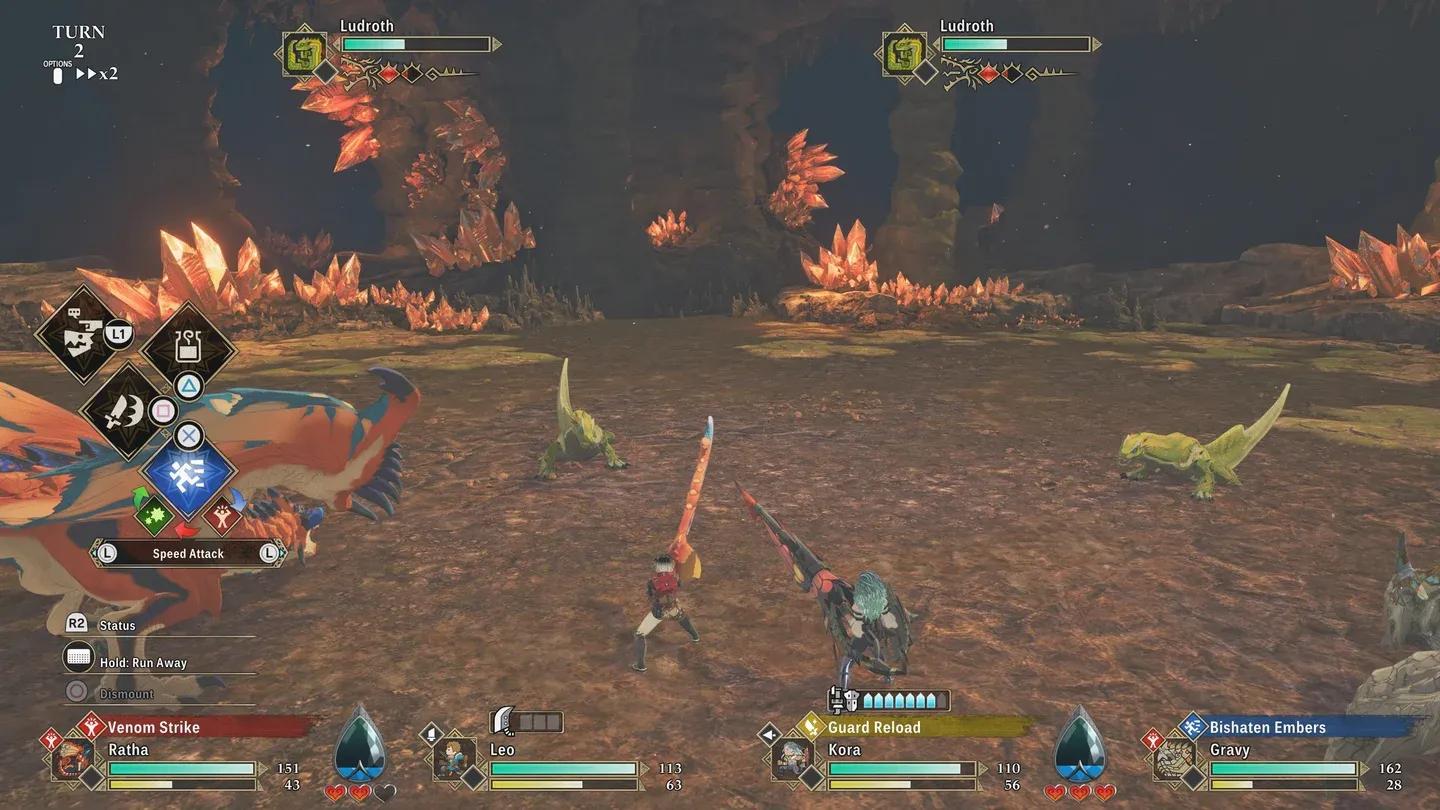Screen dimensions: 1440x810
Task: Click the Status option
Action: [x=117, y=625]
